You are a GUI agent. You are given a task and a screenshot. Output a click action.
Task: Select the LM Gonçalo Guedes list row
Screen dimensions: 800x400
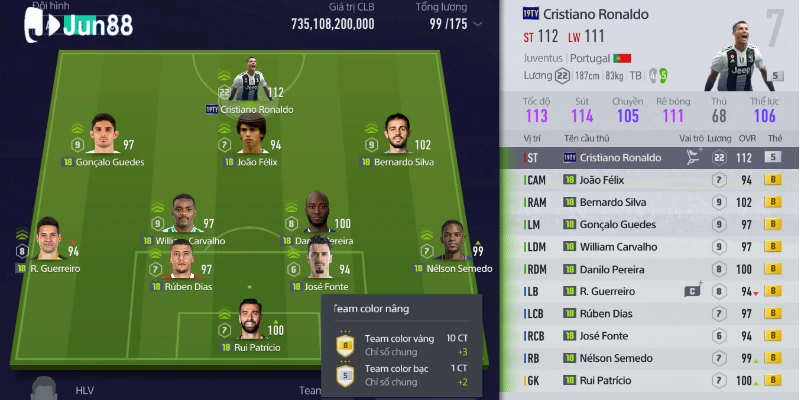tap(650, 225)
